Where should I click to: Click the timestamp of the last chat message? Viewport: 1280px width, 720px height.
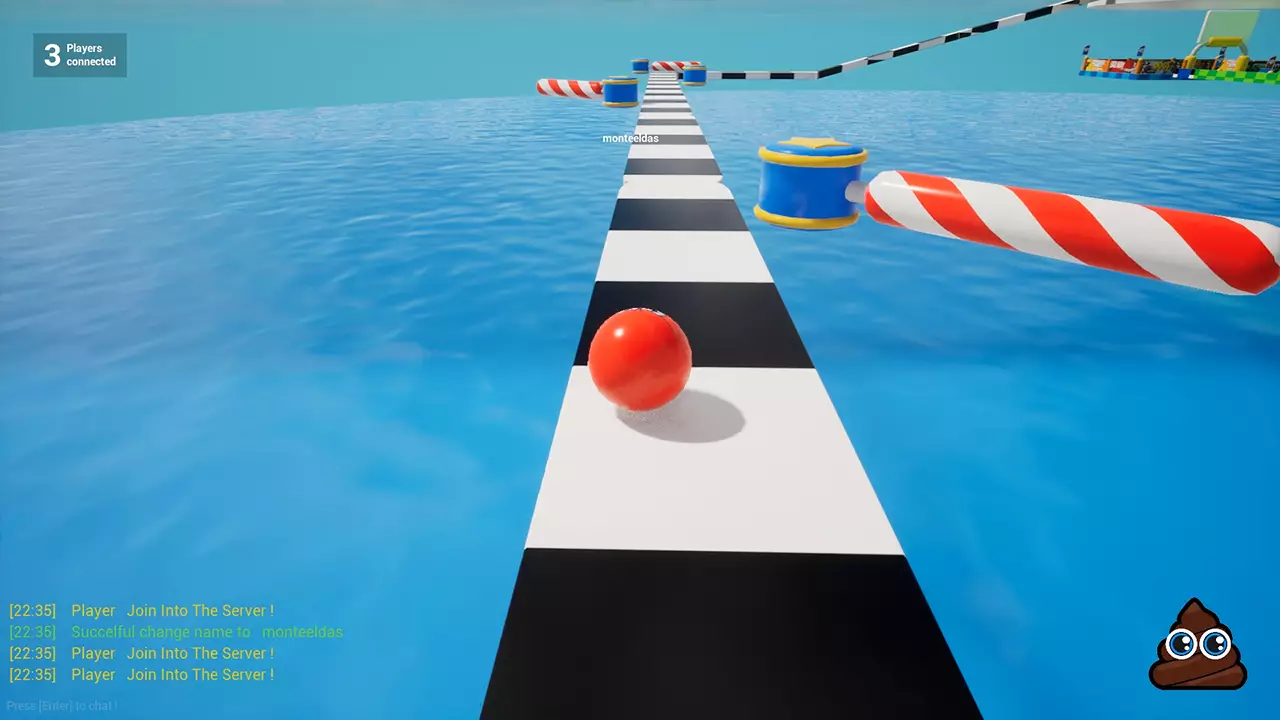click(31, 674)
